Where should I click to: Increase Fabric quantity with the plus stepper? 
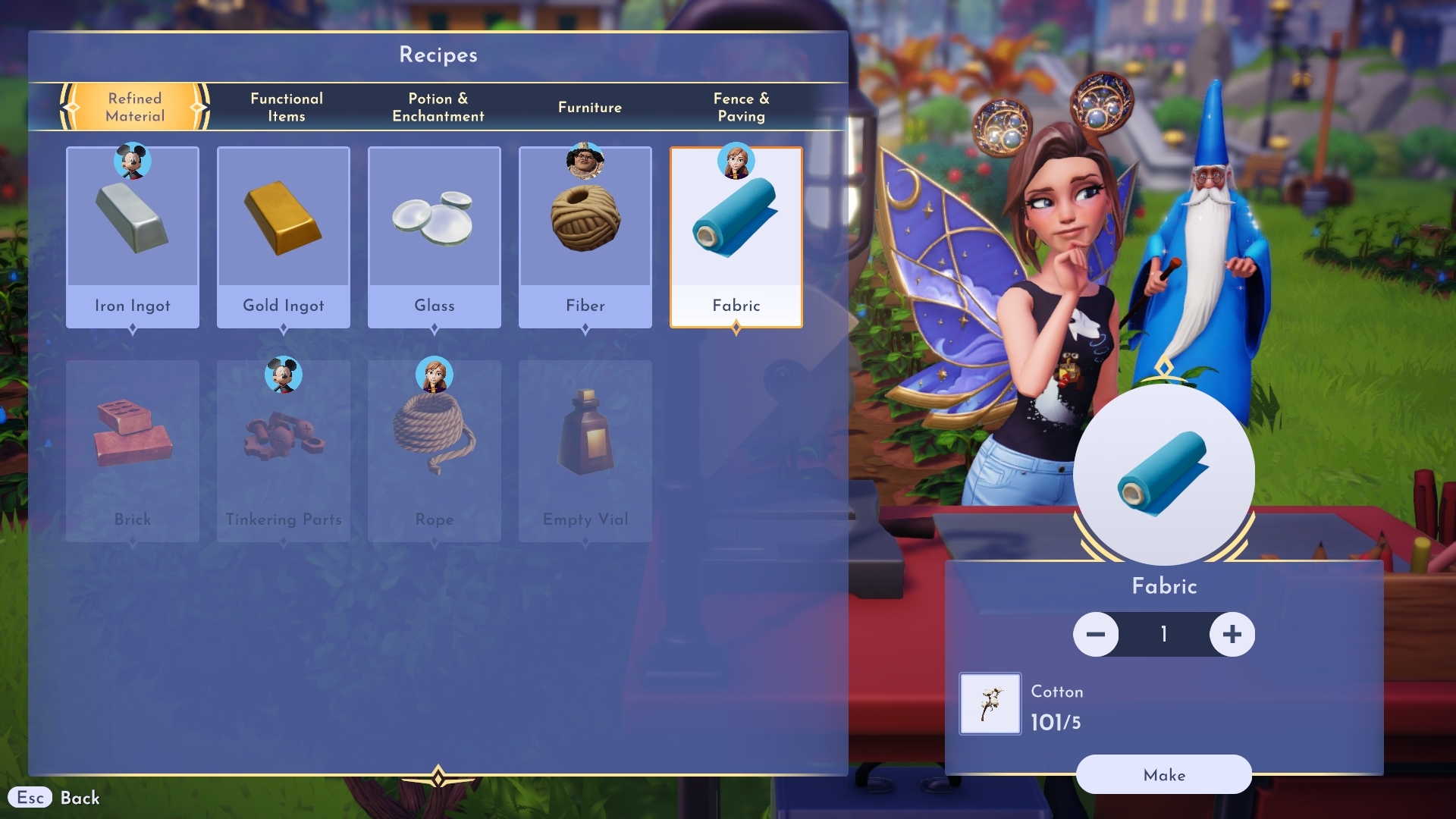(1233, 634)
